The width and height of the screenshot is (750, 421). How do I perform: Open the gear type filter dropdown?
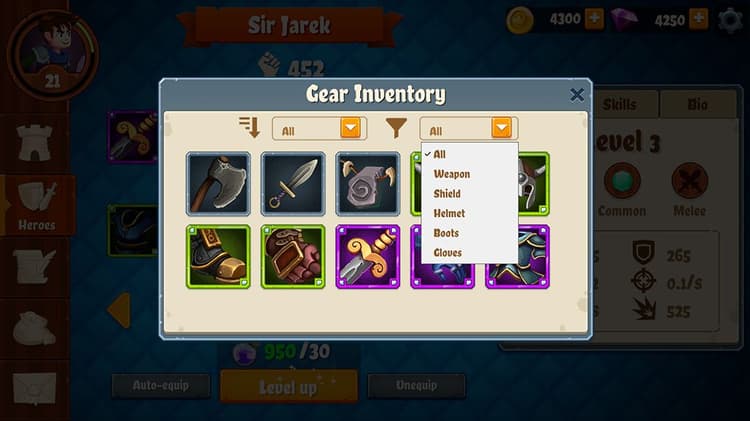click(466, 129)
